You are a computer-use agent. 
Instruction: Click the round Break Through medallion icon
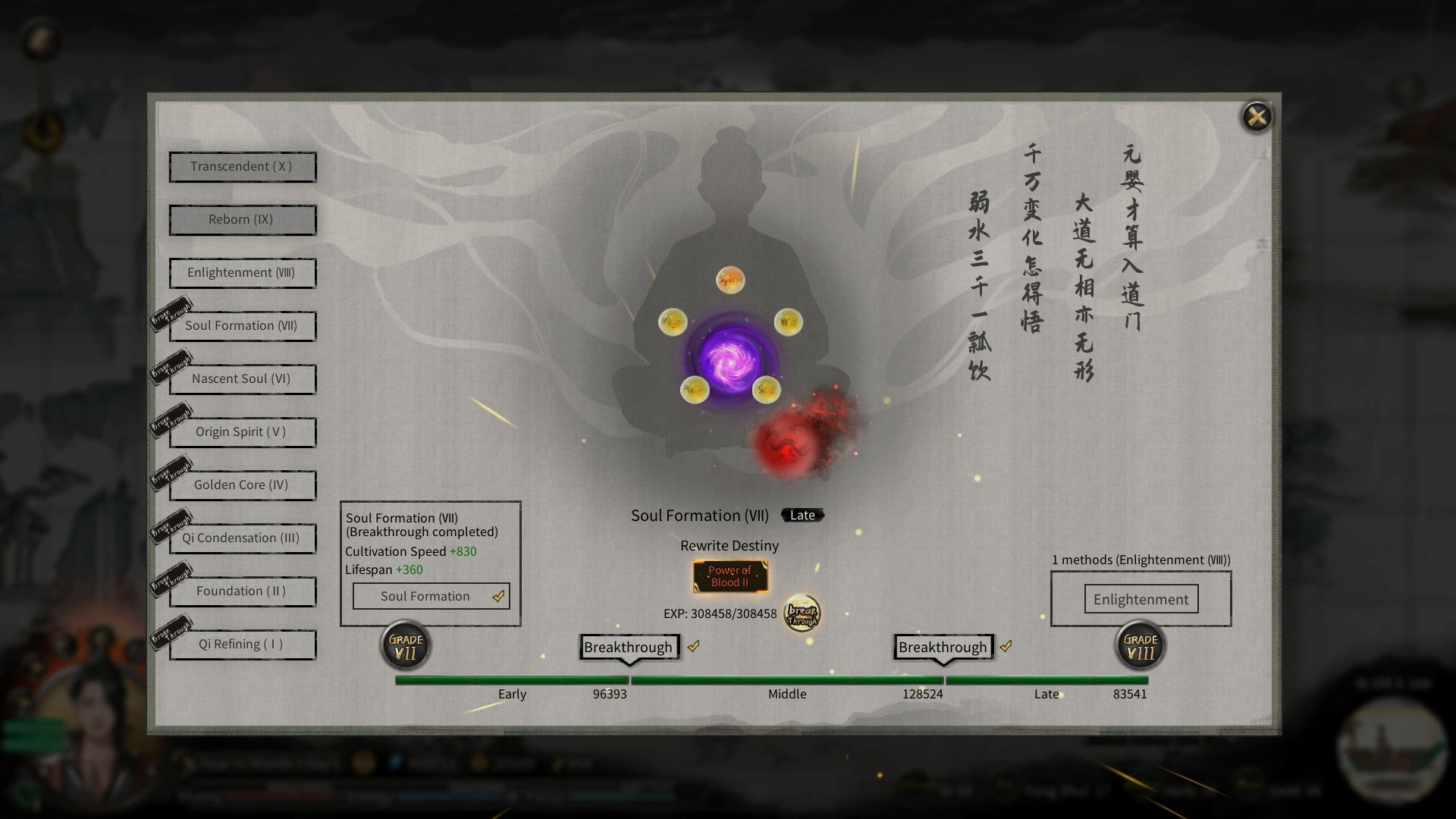(x=802, y=615)
